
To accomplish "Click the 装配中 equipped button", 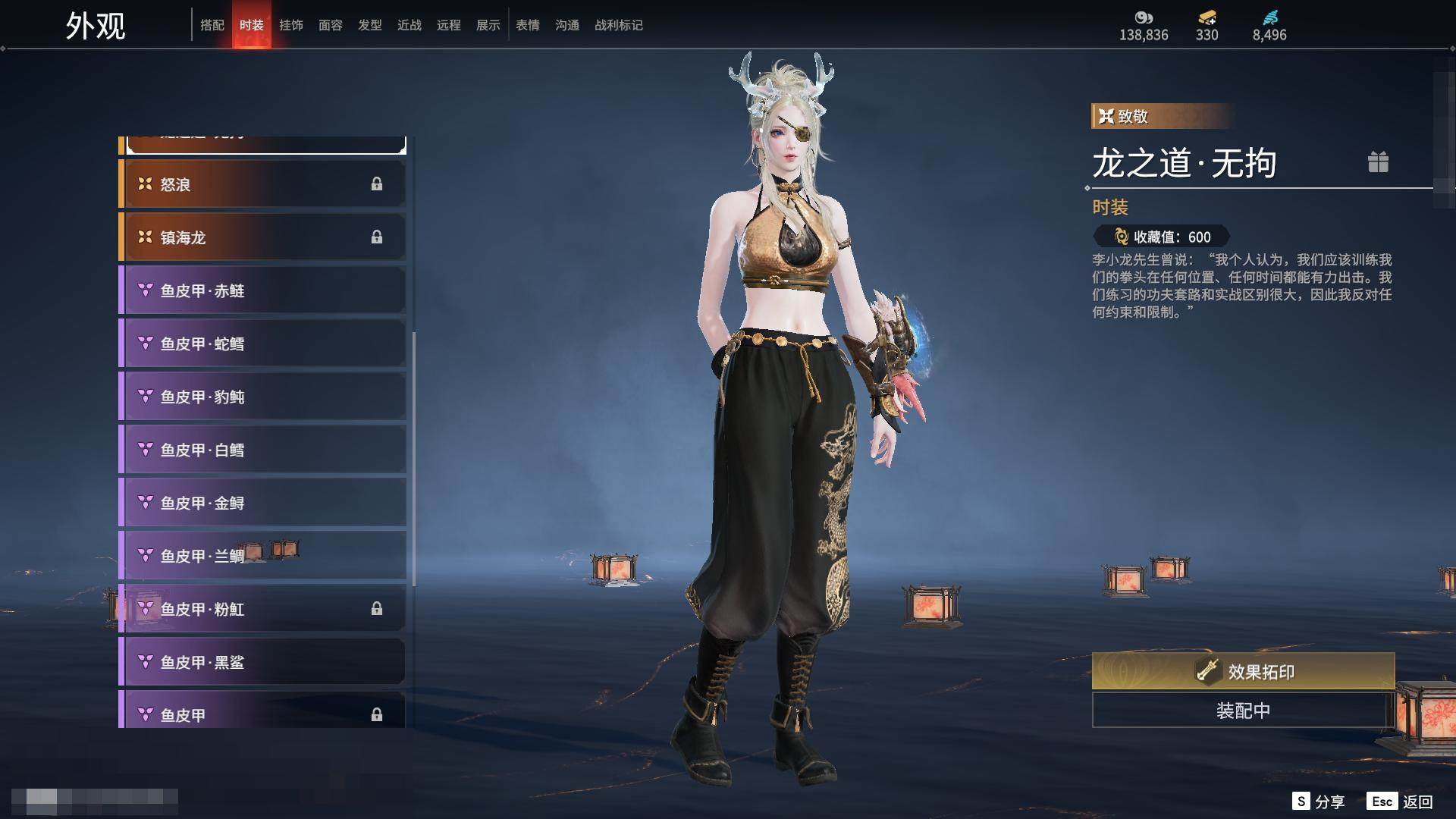I will [1243, 711].
